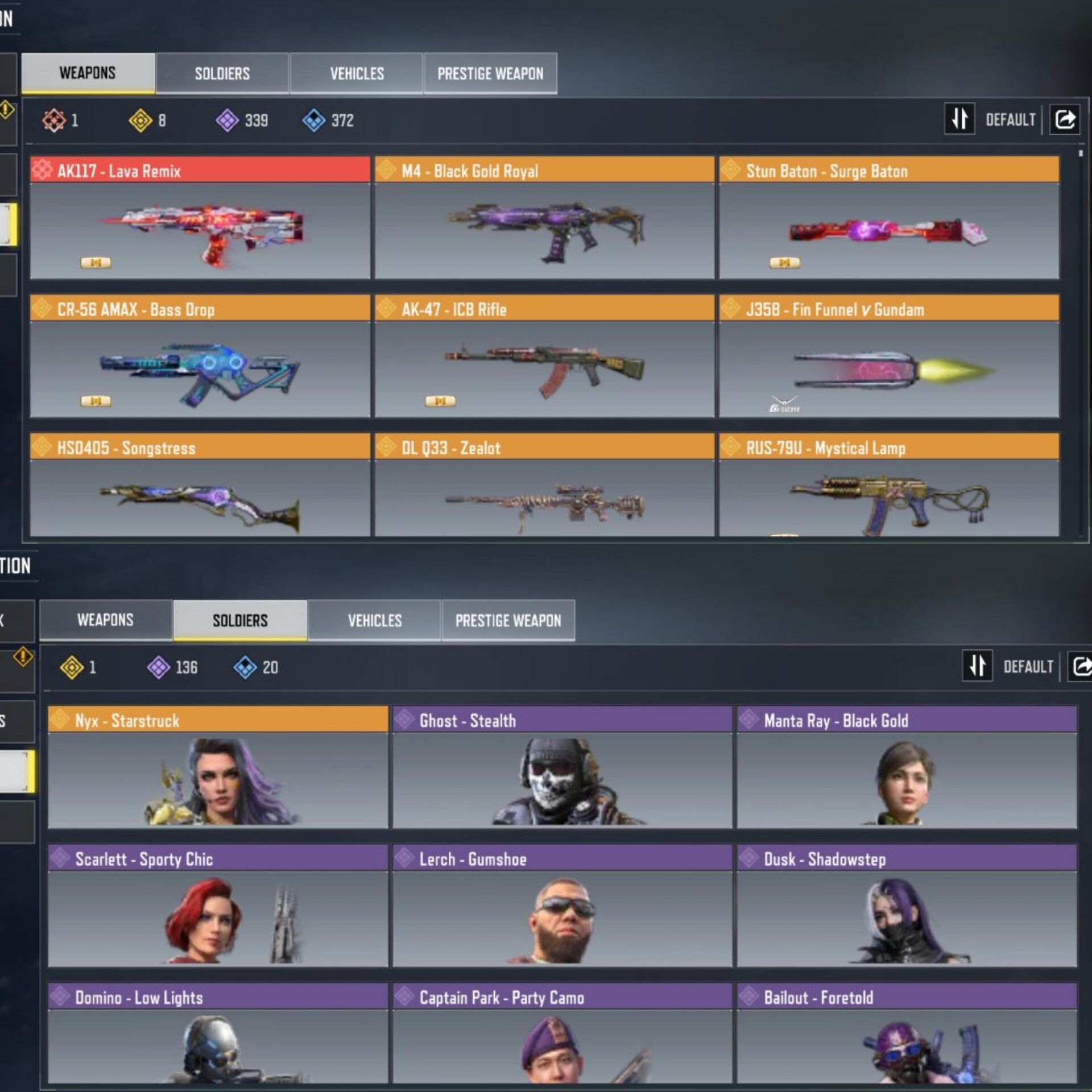Select the AK-47 - ICB Rifle card
Viewport: 1092px width, 1092px height.
[544, 357]
